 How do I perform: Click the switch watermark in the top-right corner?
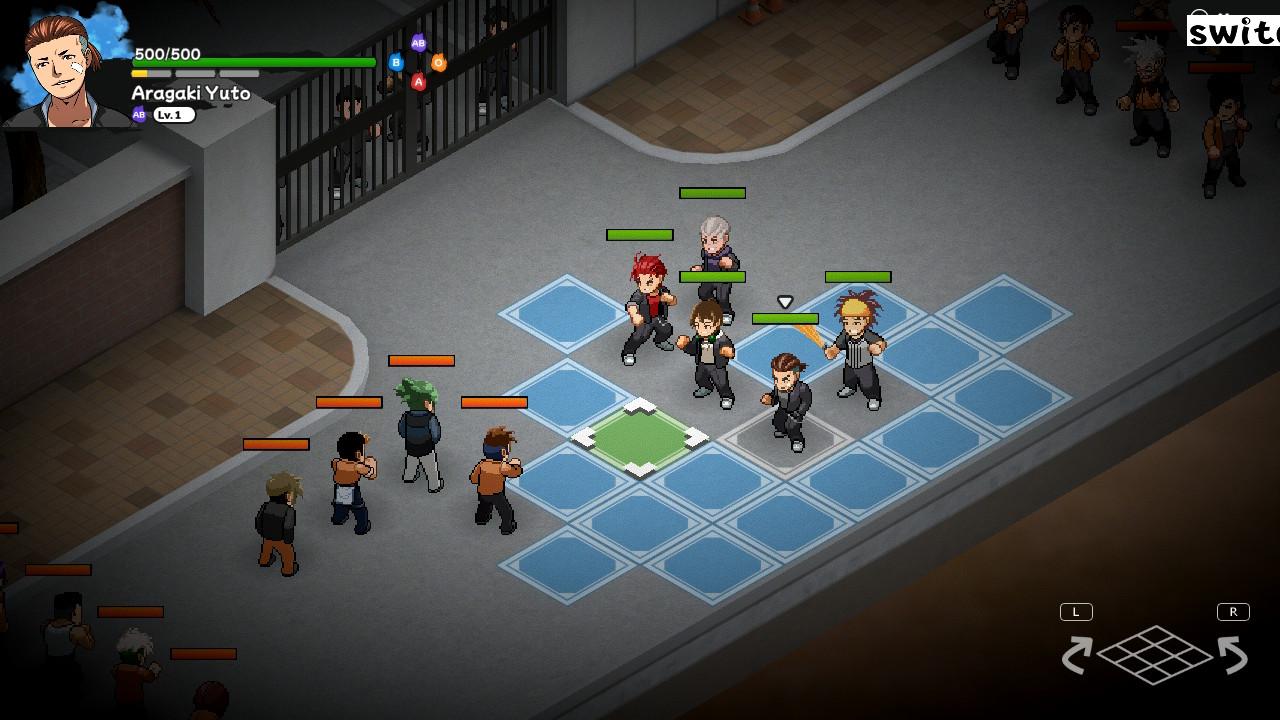(x=1232, y=32)
